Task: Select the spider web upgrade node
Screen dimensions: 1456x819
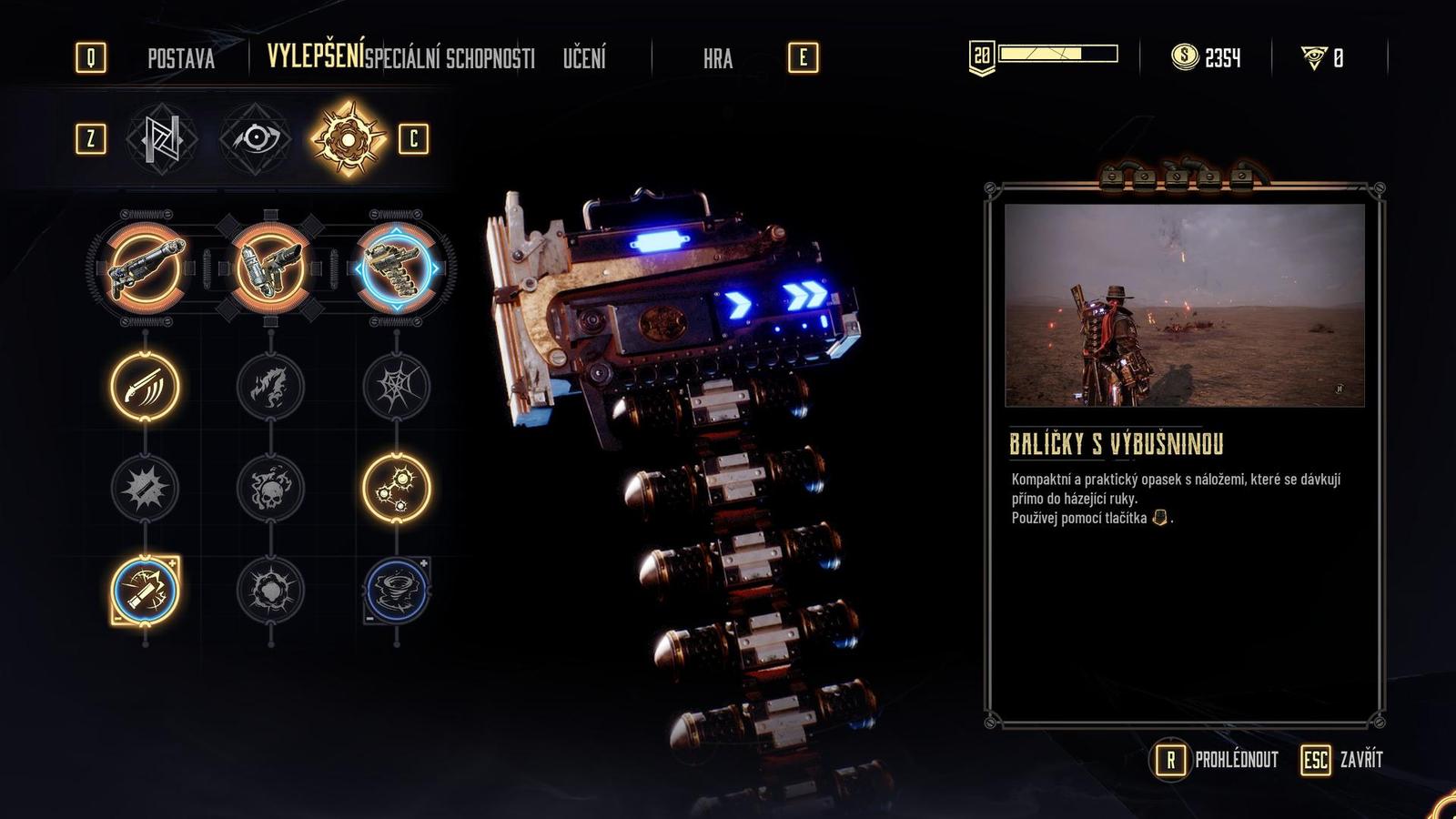Action: 397,386
